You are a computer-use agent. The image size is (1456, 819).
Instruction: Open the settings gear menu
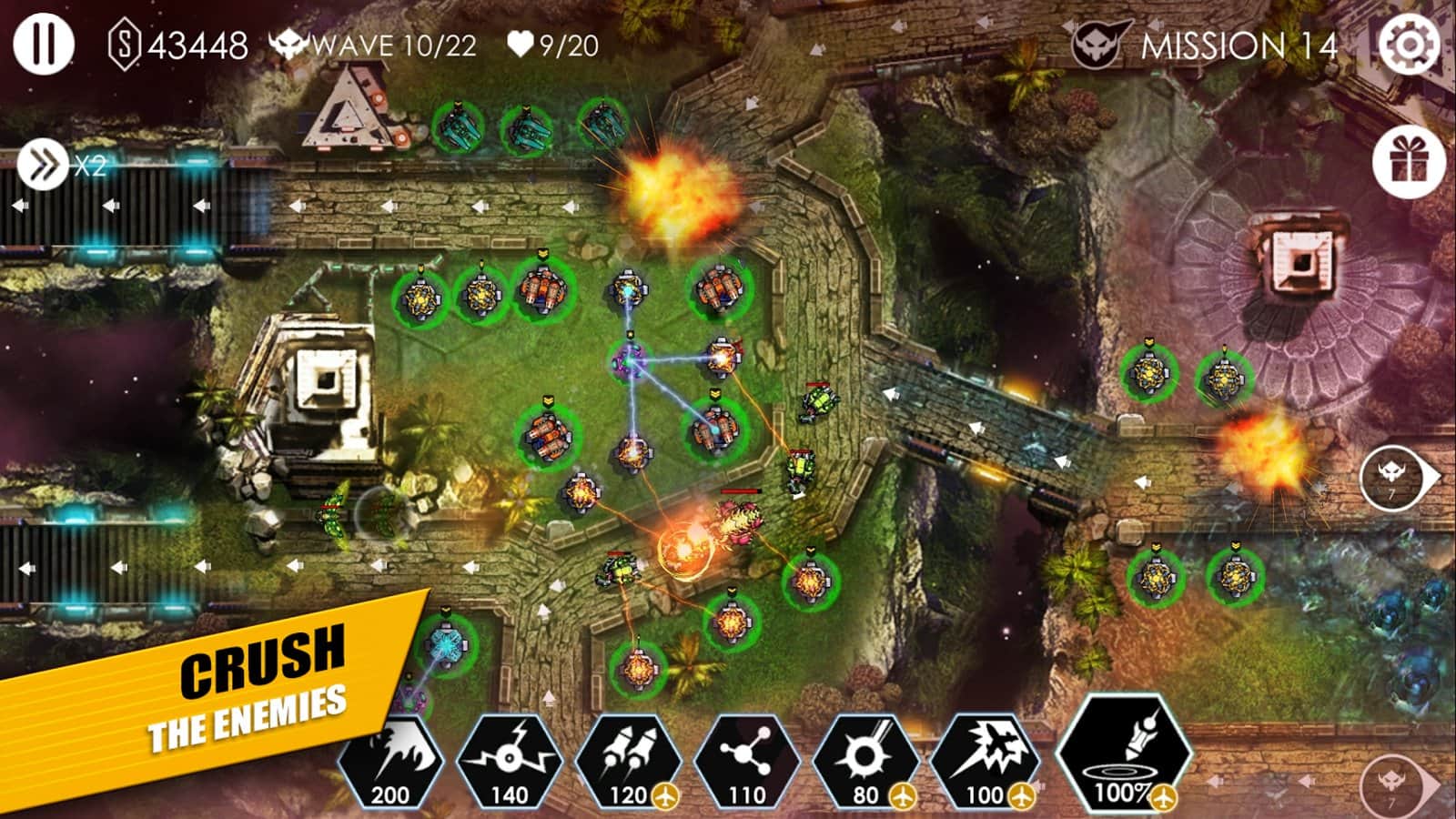1409,44
